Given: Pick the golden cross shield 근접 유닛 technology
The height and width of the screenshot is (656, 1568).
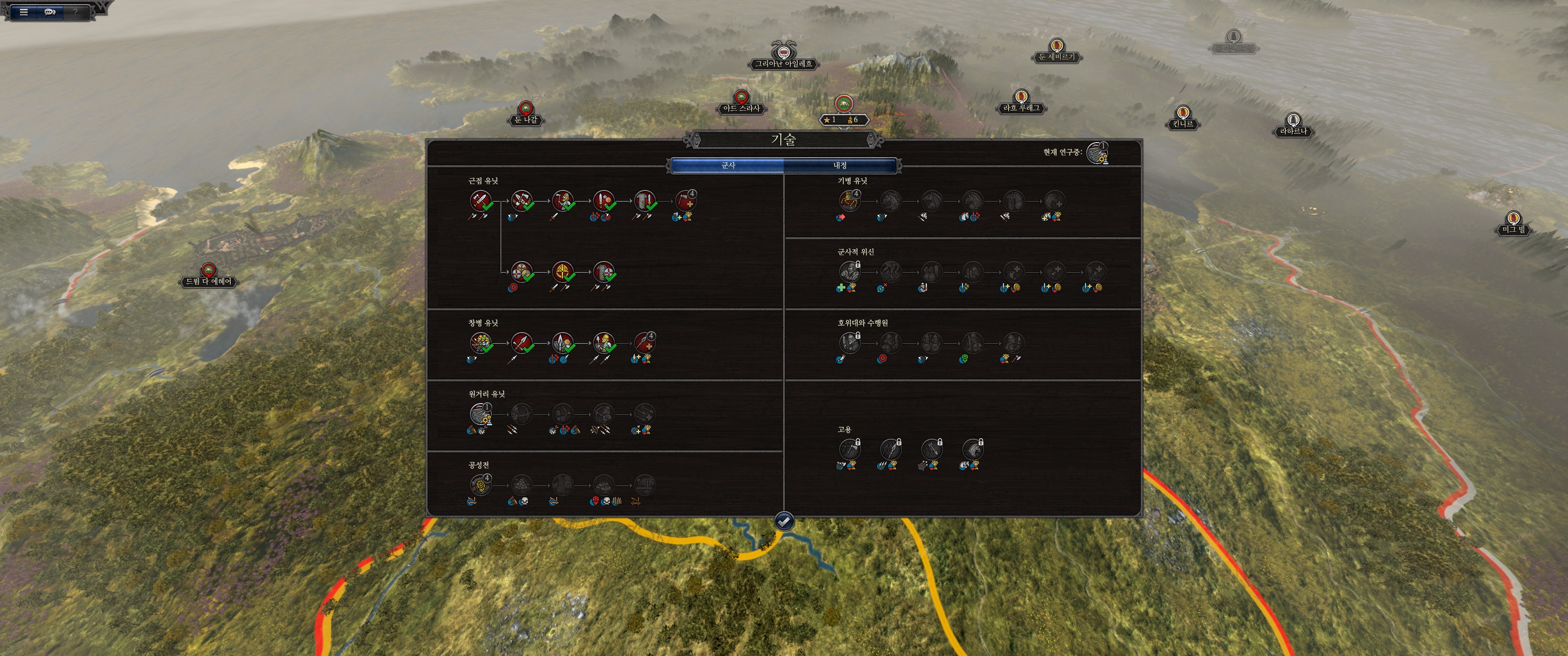Looking at the screenshot, I should point(562,272).
